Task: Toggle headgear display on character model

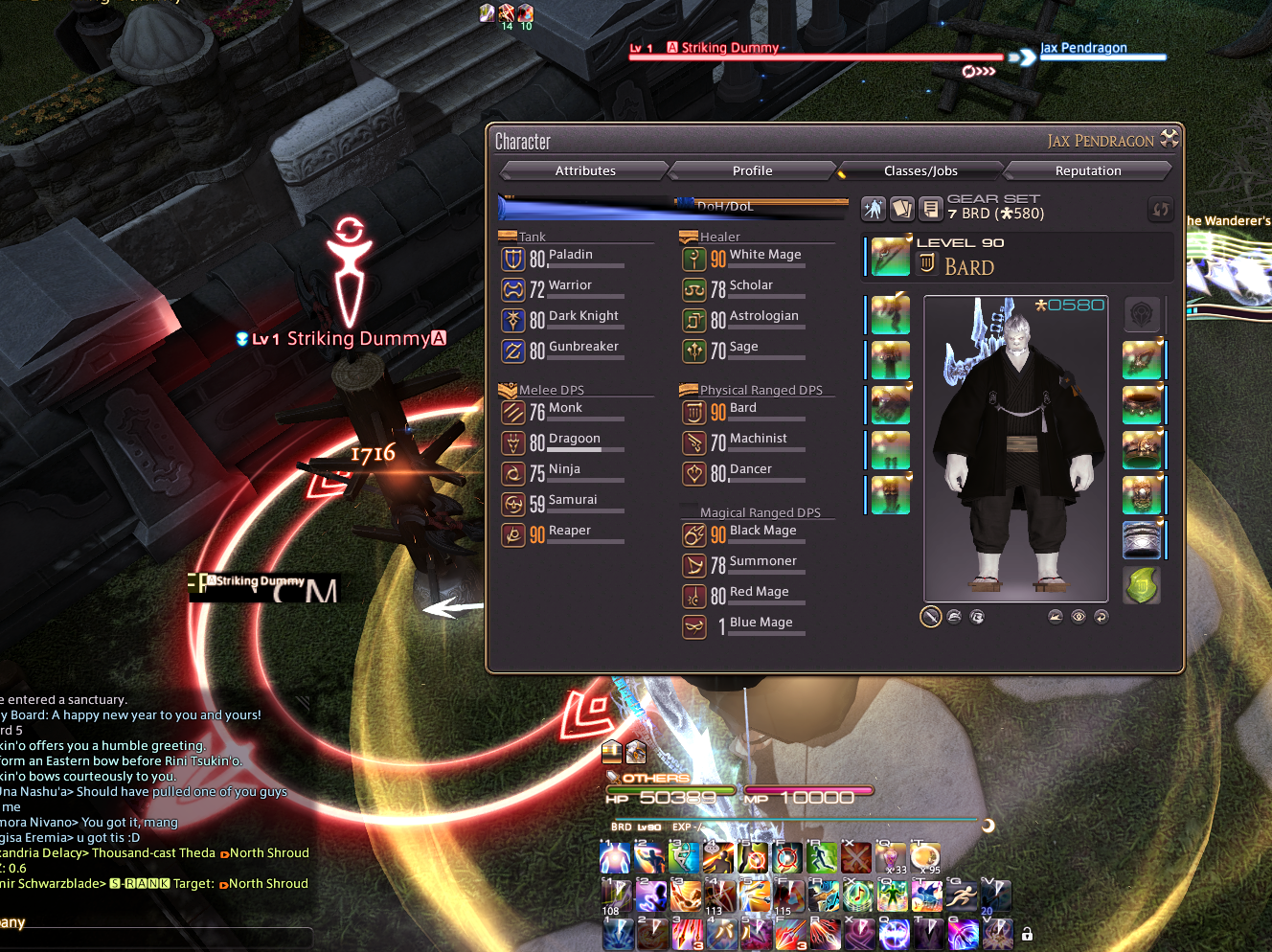Action: pyautogui.click(x=954, y=616)
